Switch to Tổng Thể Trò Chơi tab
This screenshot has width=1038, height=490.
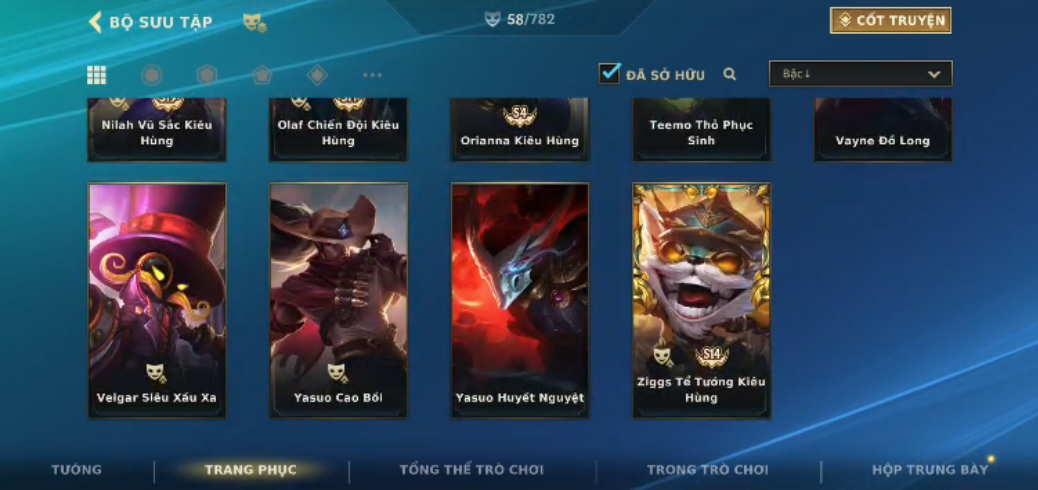471,470
